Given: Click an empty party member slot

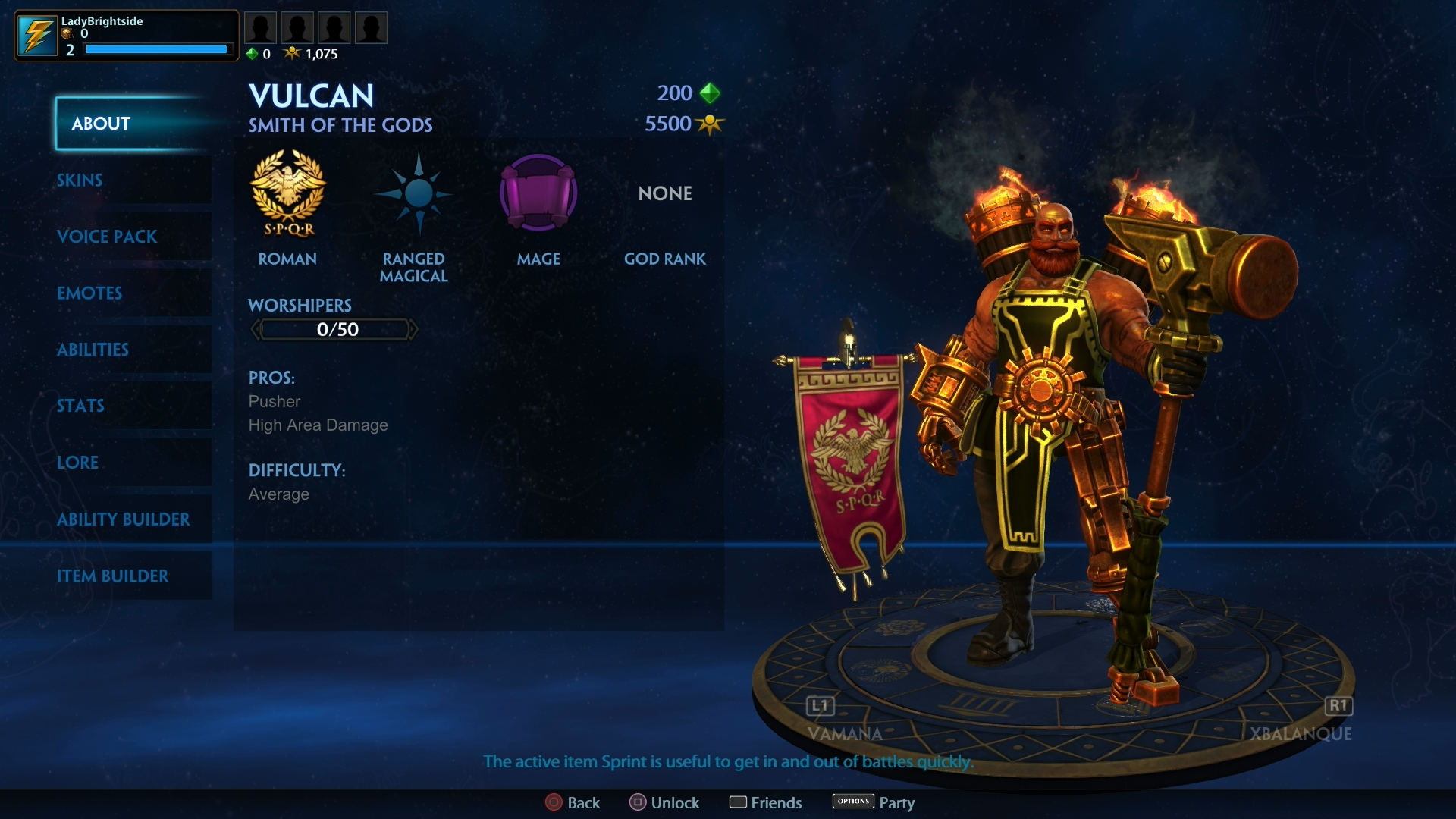Looking at the screenshot, I should click(261, 27).
